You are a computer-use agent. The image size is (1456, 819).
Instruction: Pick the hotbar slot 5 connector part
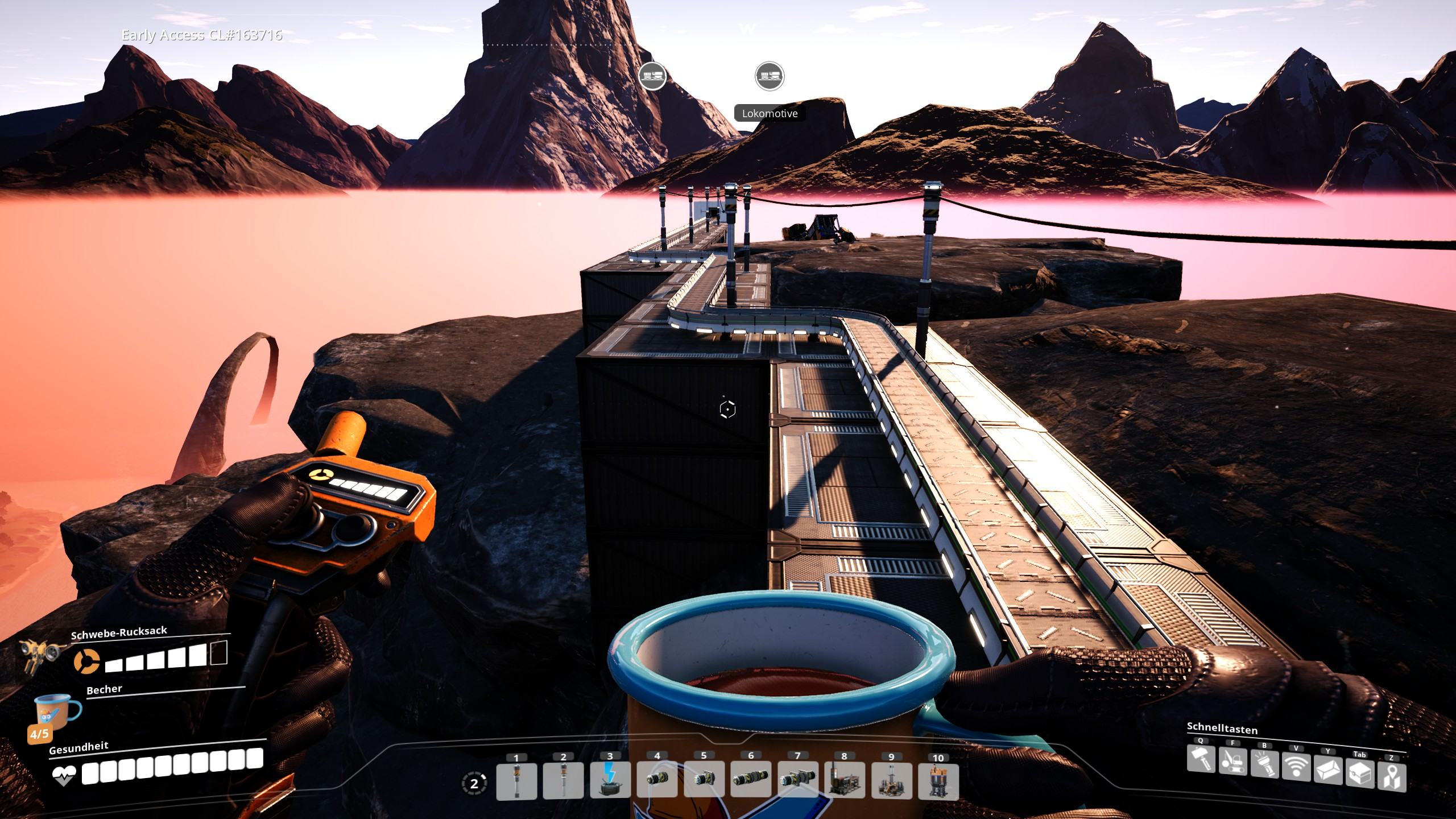point(704,780)
